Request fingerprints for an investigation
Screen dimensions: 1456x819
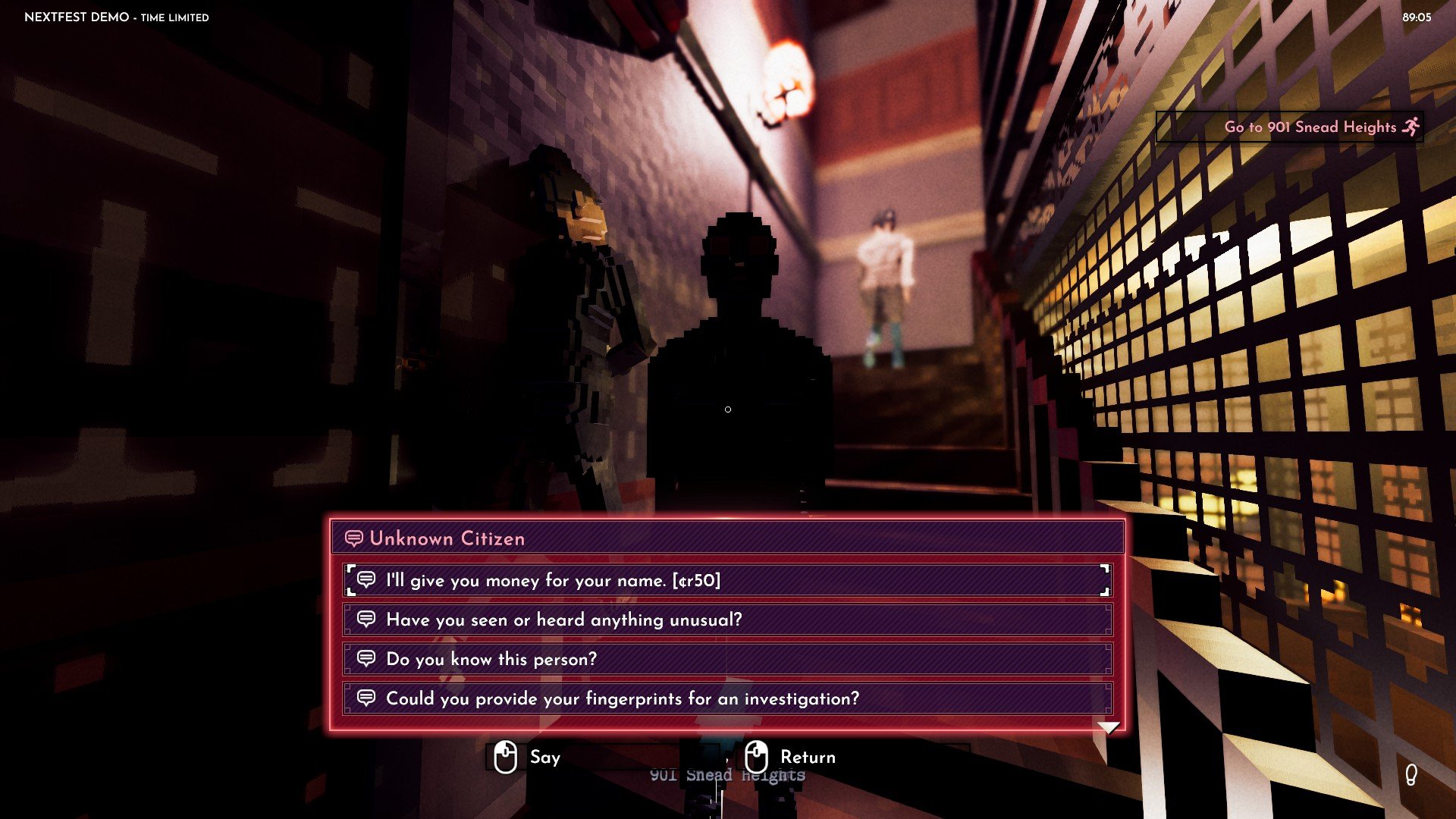pos(726,699)
